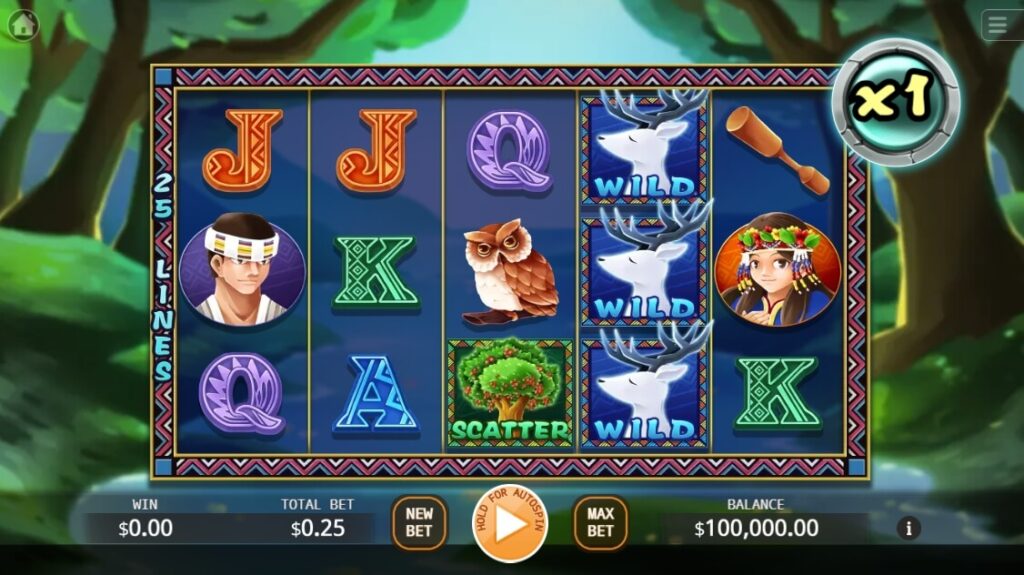This screenshot has height=575, width=1024.
Task: Open the New Bet options
Action: click(419, 523)
